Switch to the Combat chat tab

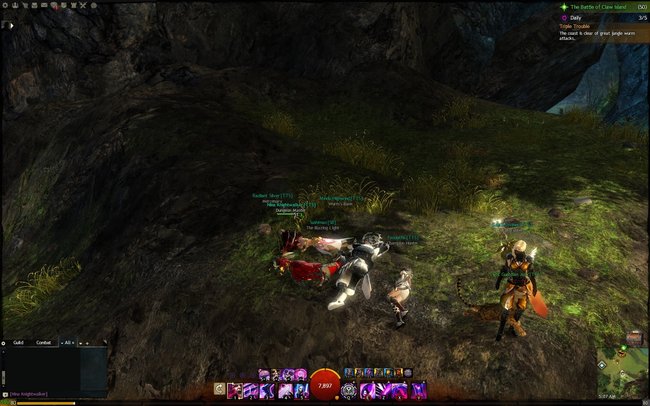click(44, 343)
